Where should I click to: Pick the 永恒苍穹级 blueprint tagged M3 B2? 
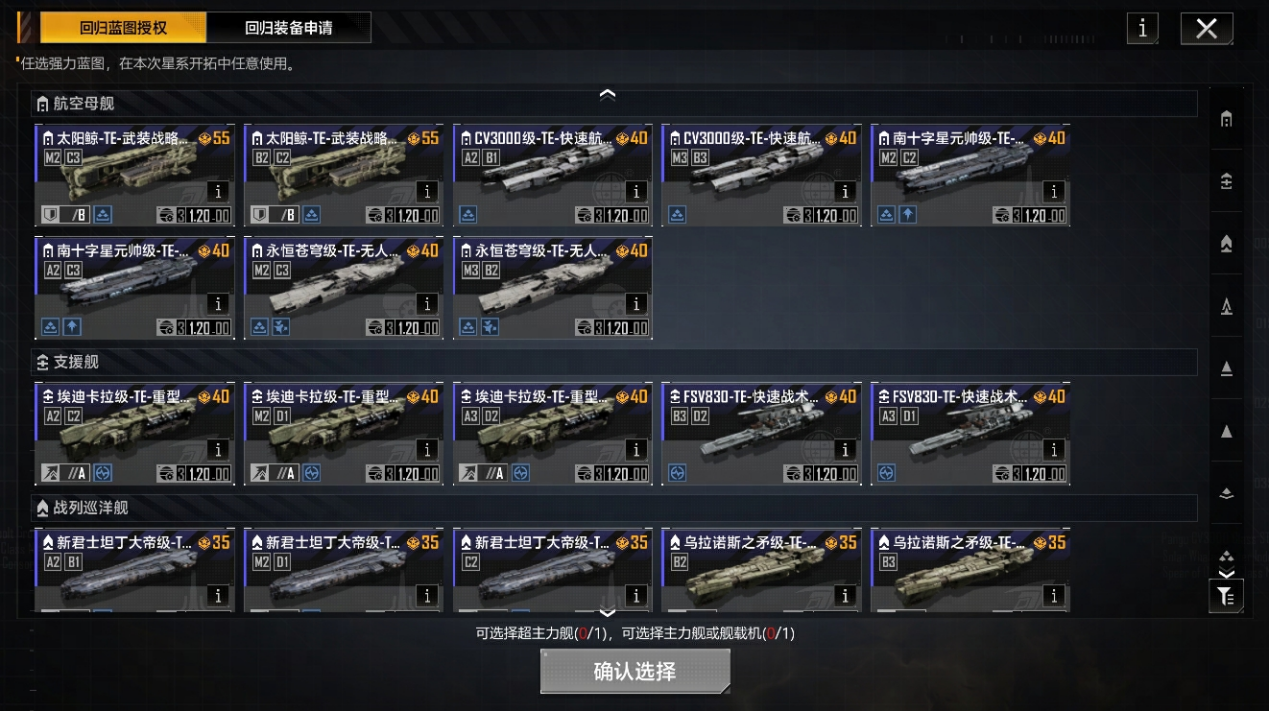[x=552, y=288]
